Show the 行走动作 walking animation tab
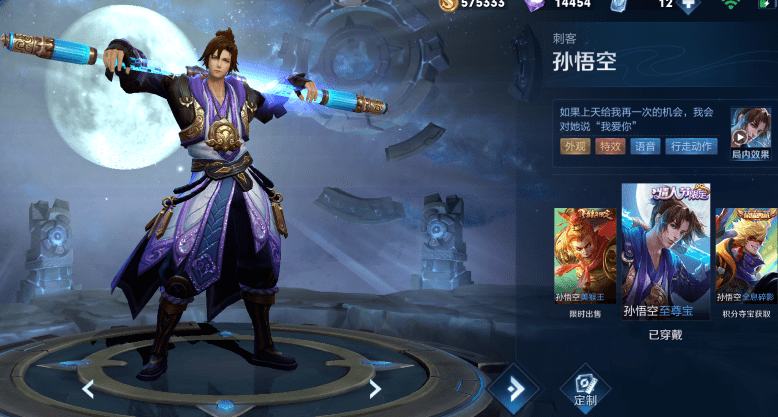The height and width of the screenshot is (417, 778). tap(692, 147)
